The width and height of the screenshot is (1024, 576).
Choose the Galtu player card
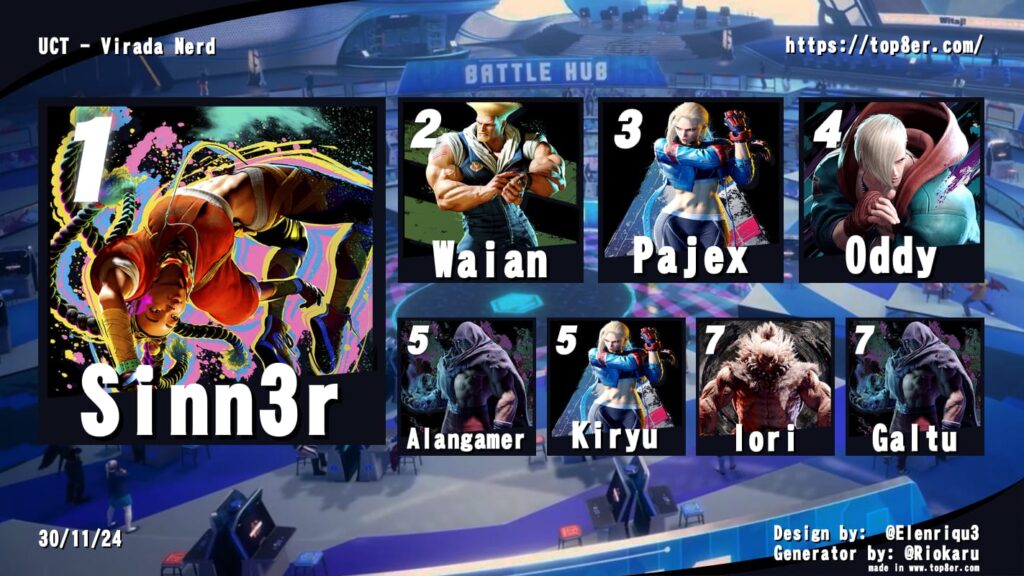(915, 386)
